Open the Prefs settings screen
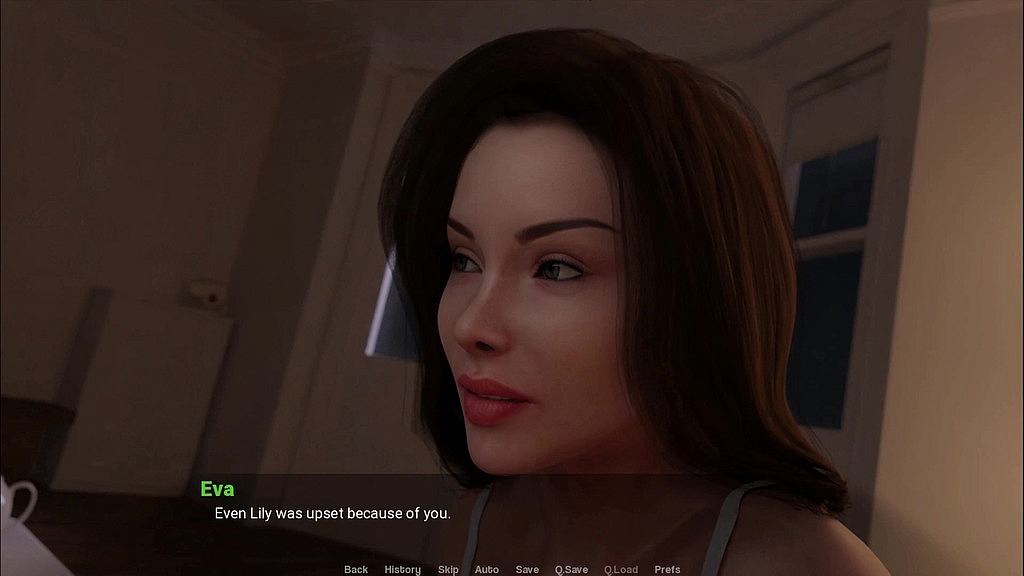This screenshot has height=576, width=1024. pos(667,569)
